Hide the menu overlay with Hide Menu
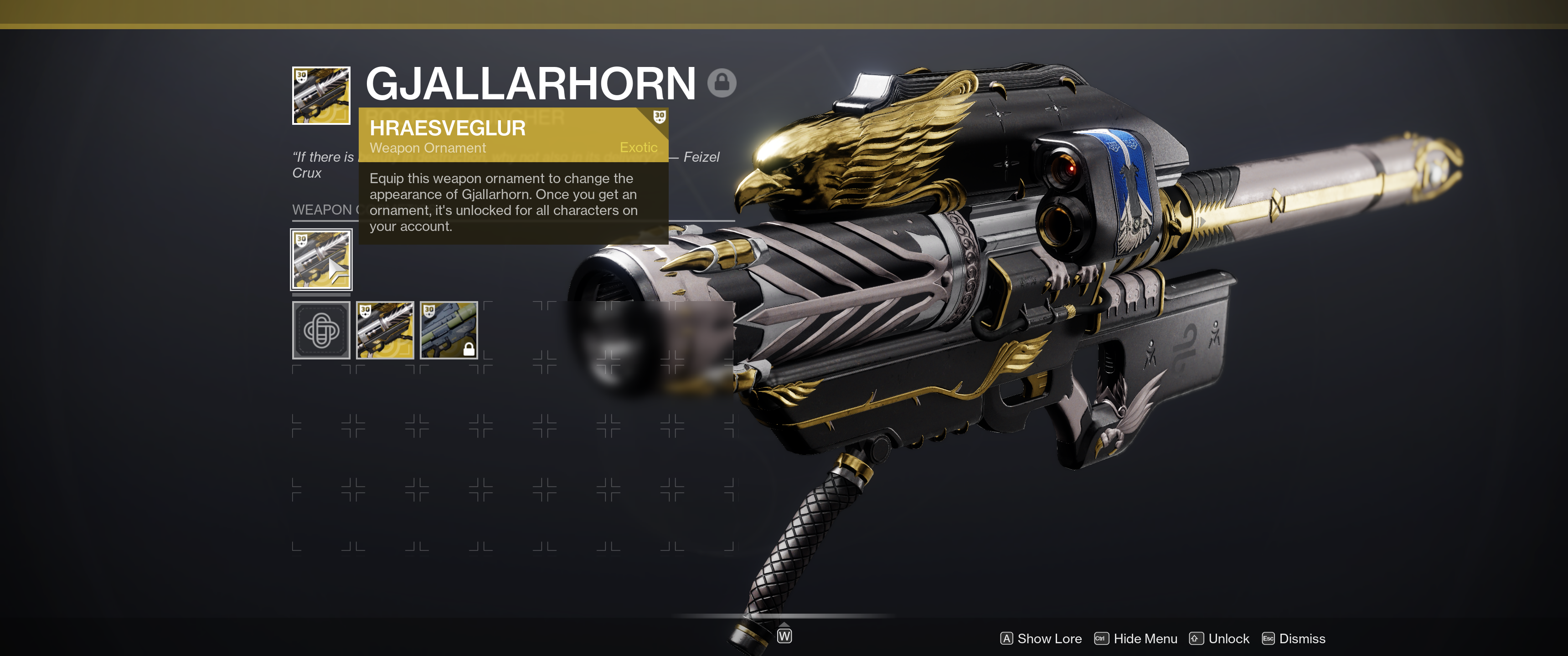 click(1145, 639)
